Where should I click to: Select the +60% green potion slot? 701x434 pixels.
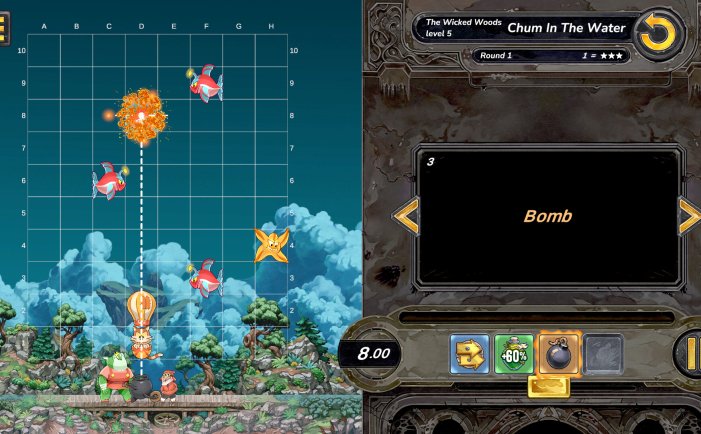point(514,354)
